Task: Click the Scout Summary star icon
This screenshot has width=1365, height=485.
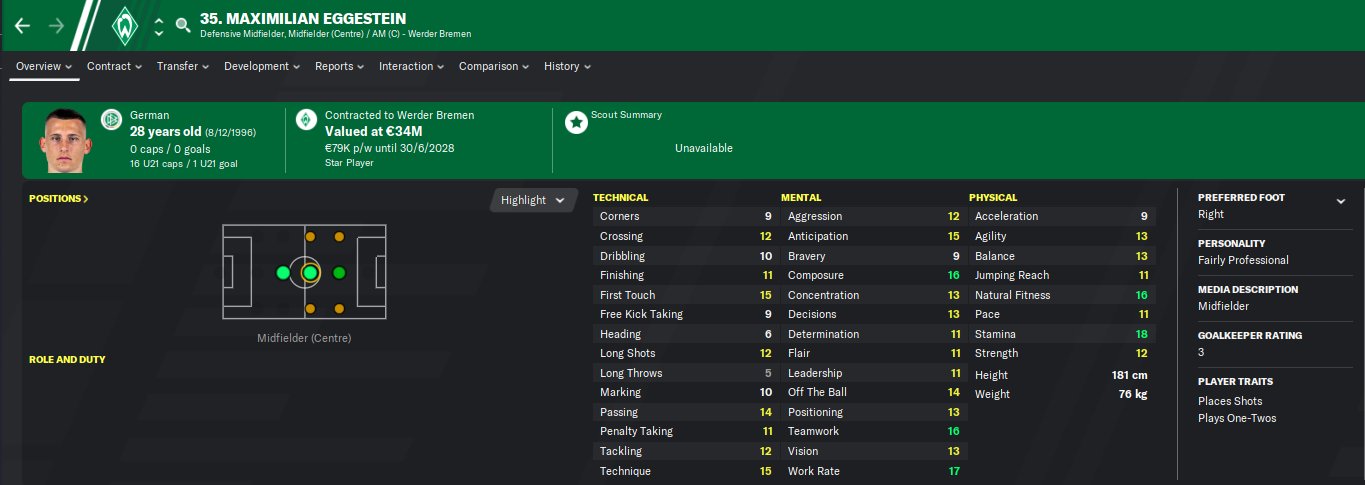Action: point(576,122)
